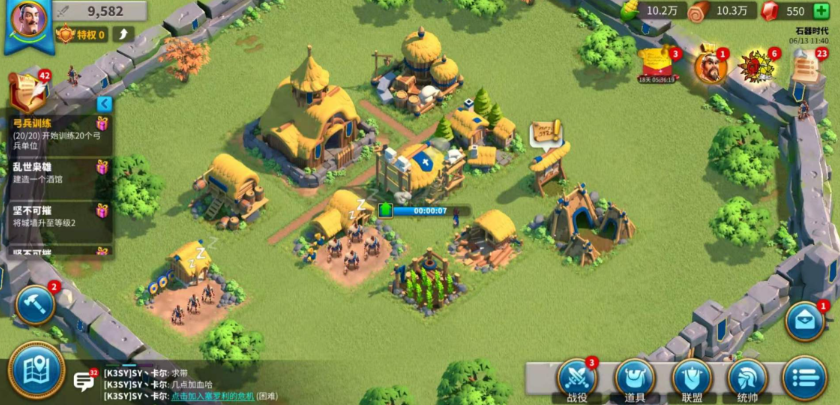Open the sun emblem event icon
Viewport: 840px width, 405px height.
(755, 66)
